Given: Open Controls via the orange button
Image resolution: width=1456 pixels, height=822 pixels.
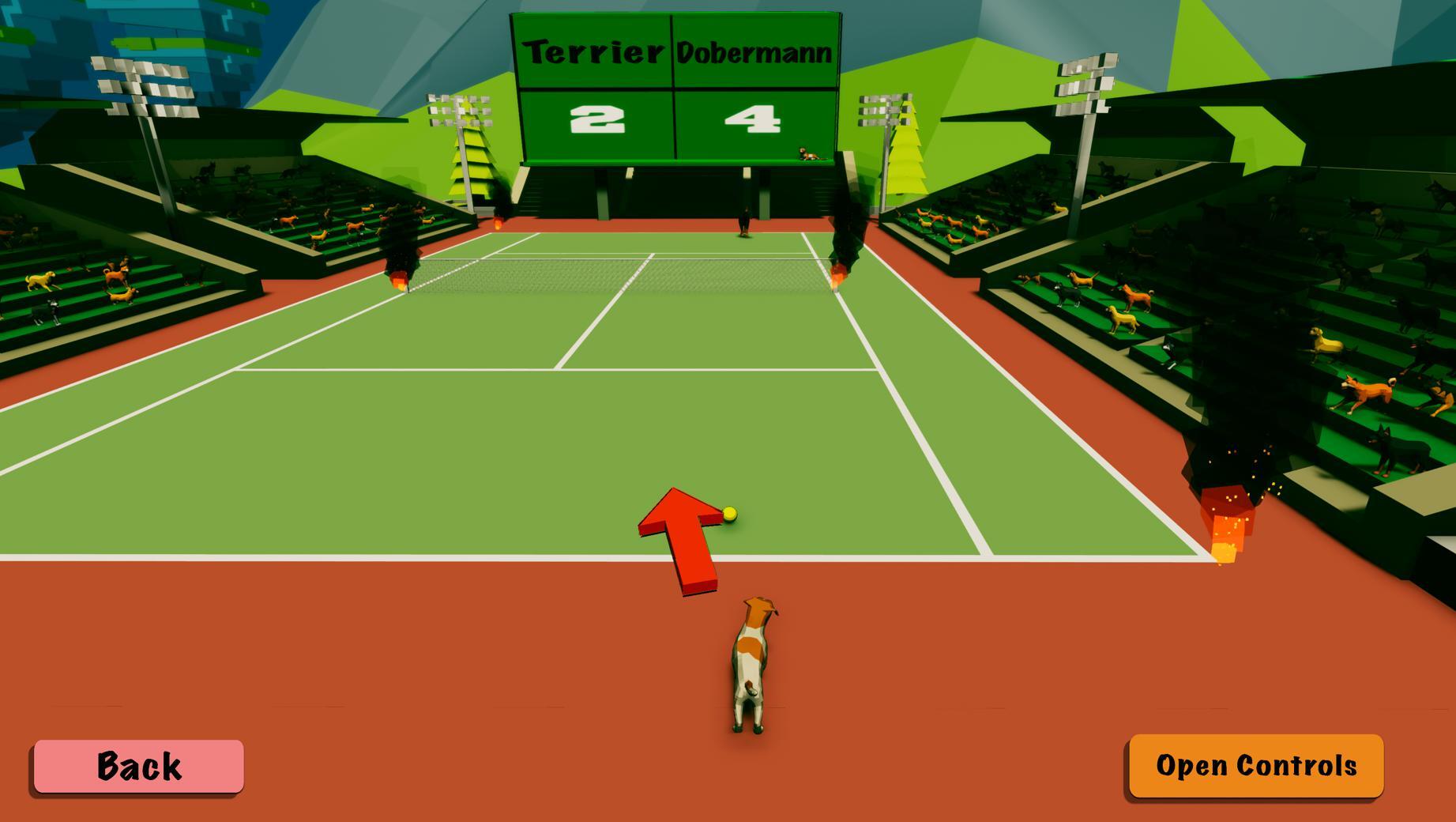Looking at the screenshot, I should click(1255, 765).
